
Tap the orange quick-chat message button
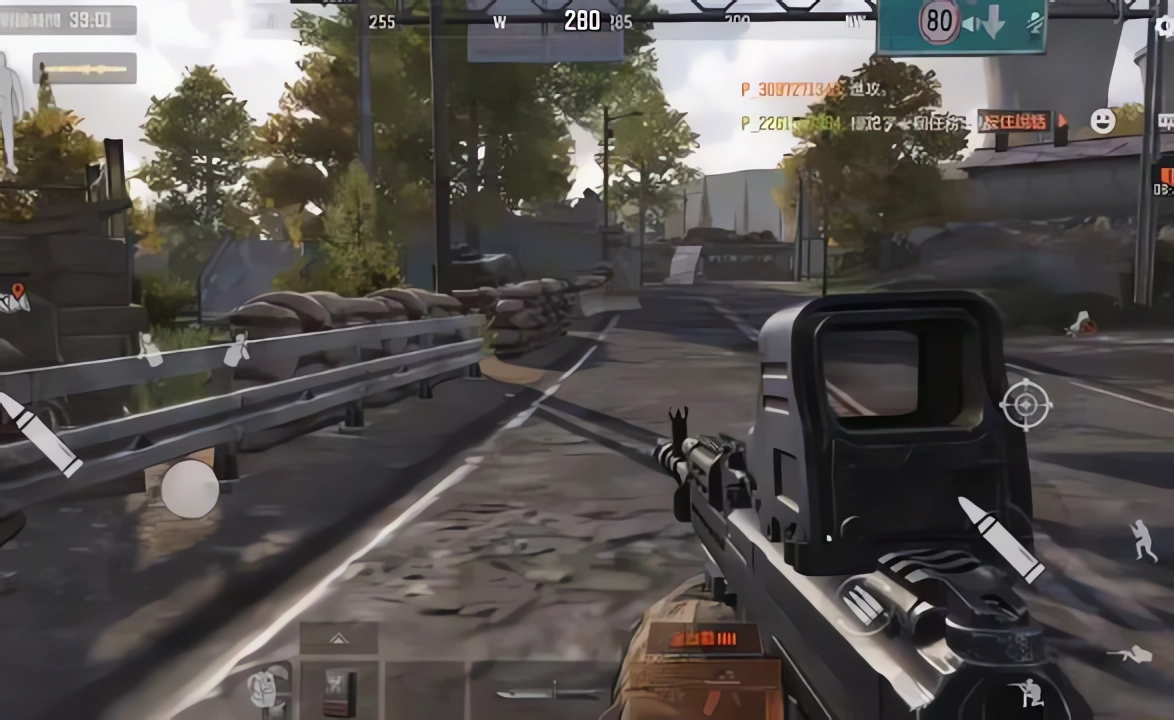coord(1014,121)
